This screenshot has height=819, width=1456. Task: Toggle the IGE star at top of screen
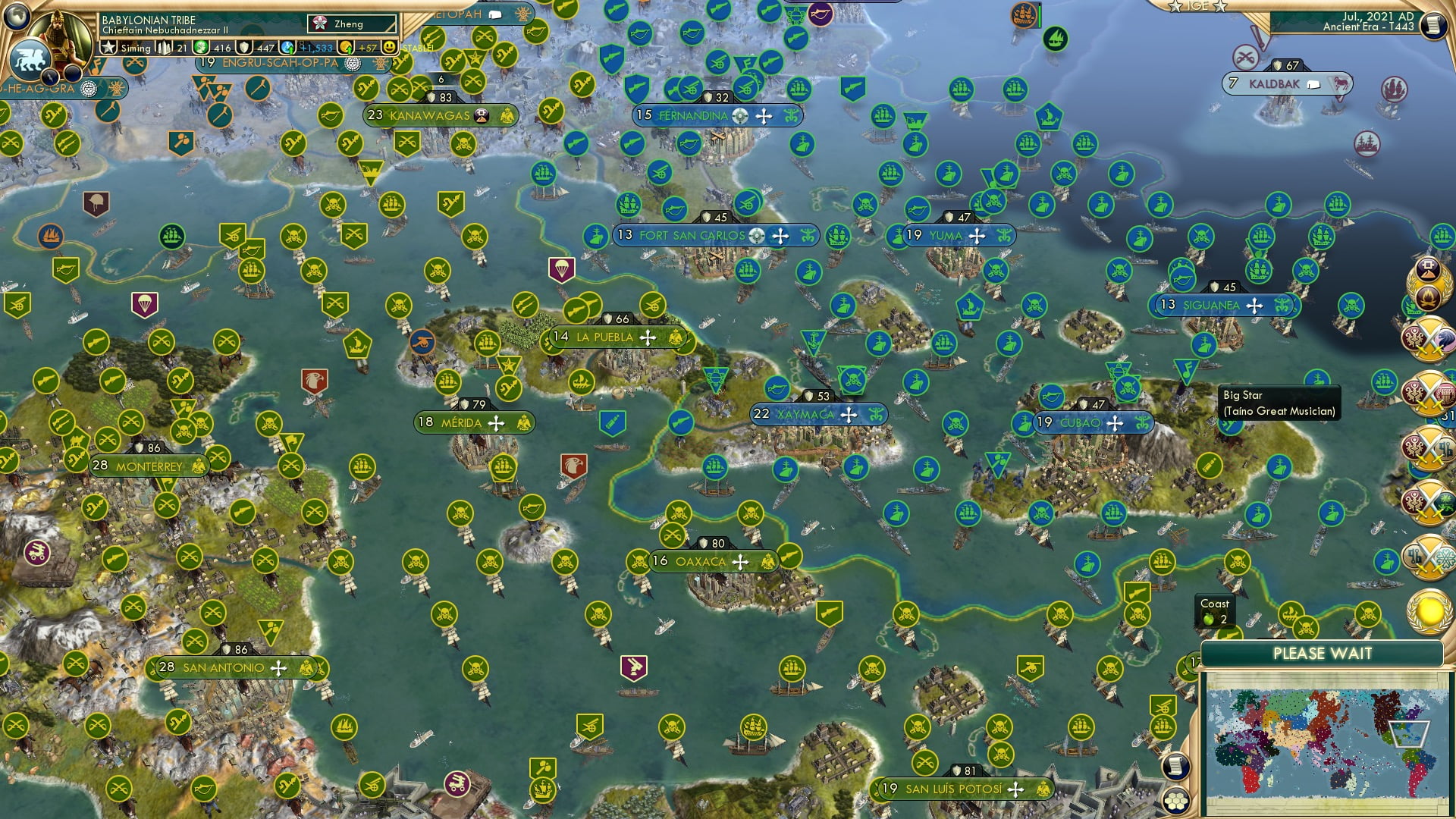[1175, 7]
